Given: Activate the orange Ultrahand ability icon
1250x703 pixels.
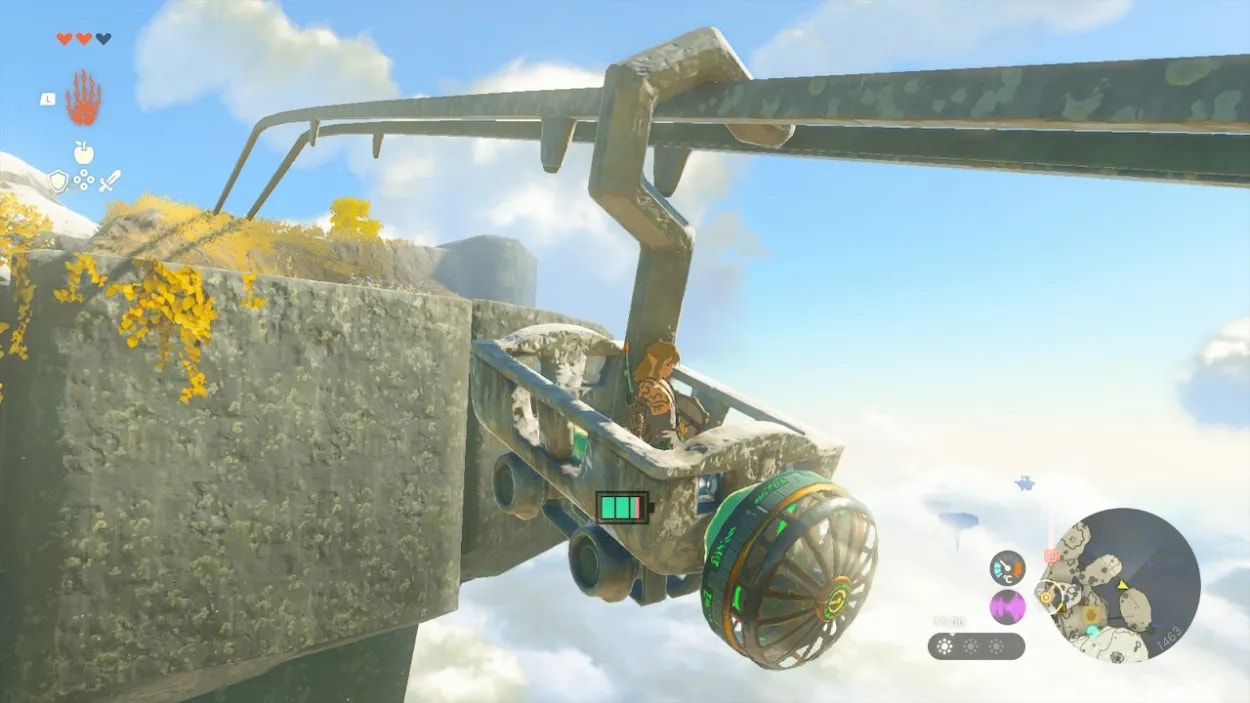Looking at the screenshot, I should 84,98.
